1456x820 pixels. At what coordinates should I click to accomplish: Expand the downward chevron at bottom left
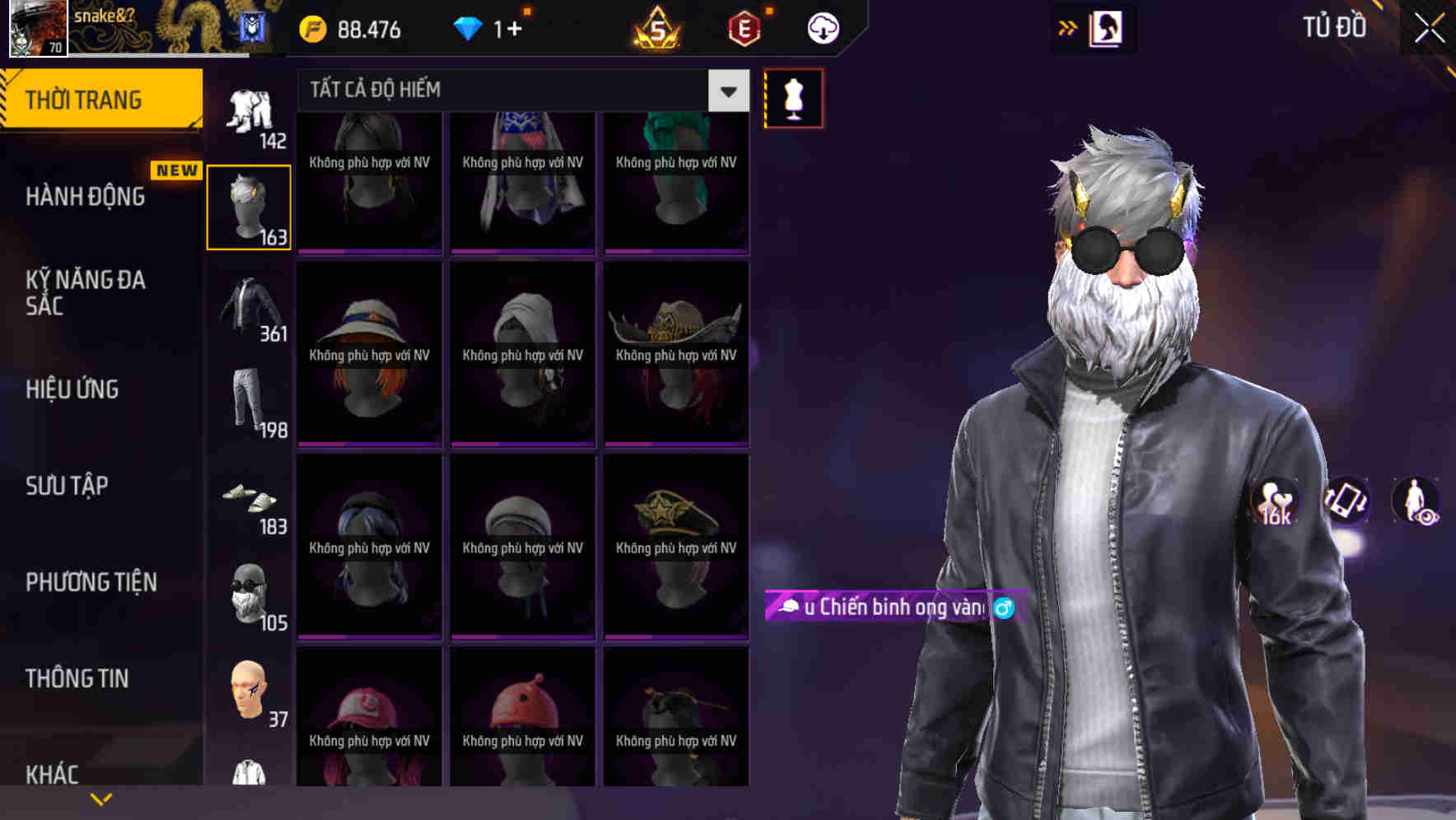pyautogui.click(x=100, y=798)
